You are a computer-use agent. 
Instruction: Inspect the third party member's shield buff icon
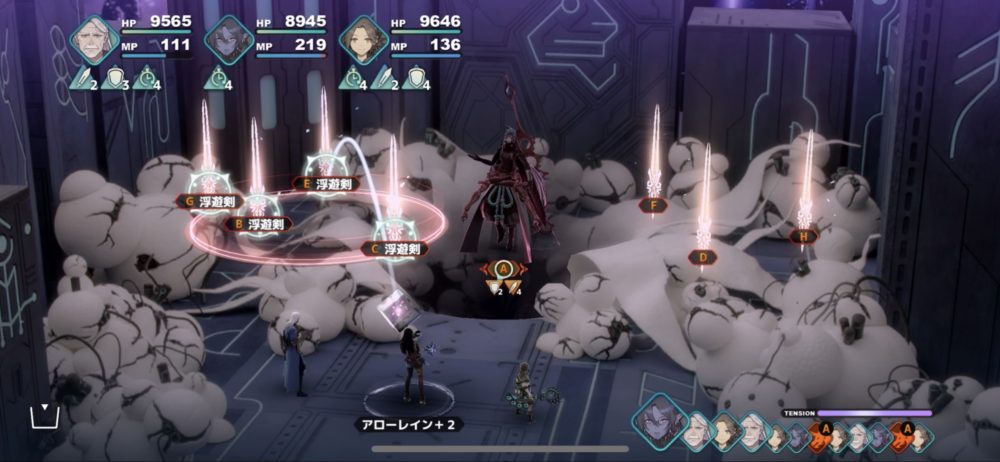tap(419, 79)
